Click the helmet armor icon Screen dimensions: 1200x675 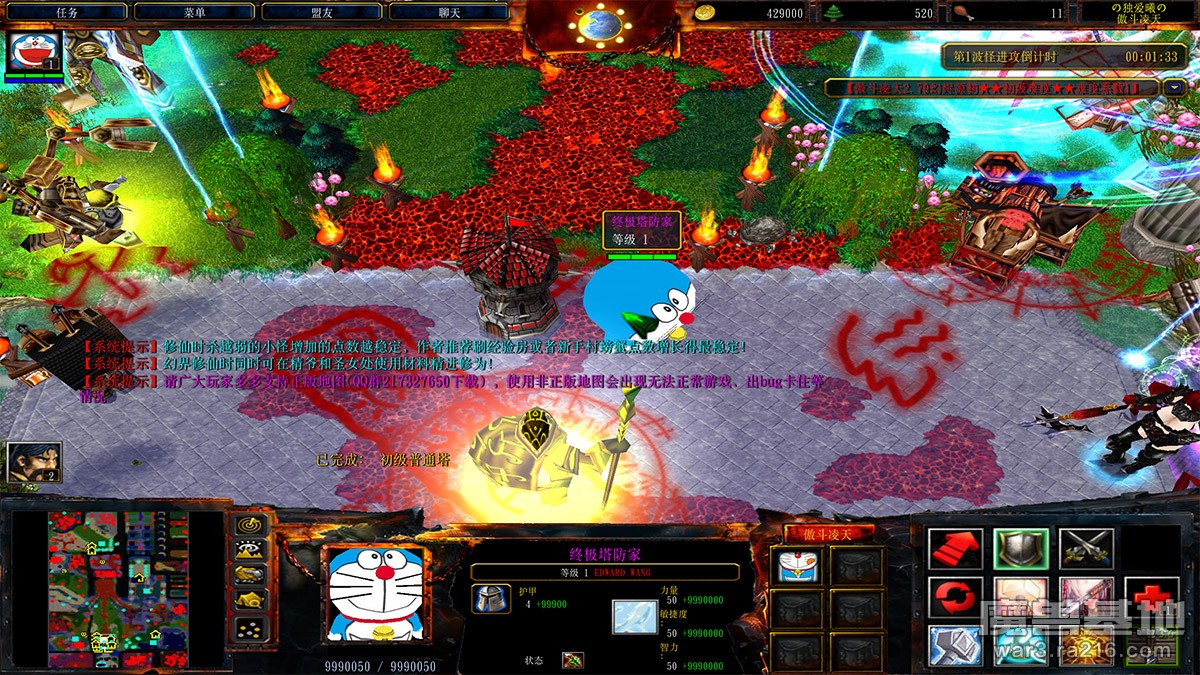[x=491, y=599]
